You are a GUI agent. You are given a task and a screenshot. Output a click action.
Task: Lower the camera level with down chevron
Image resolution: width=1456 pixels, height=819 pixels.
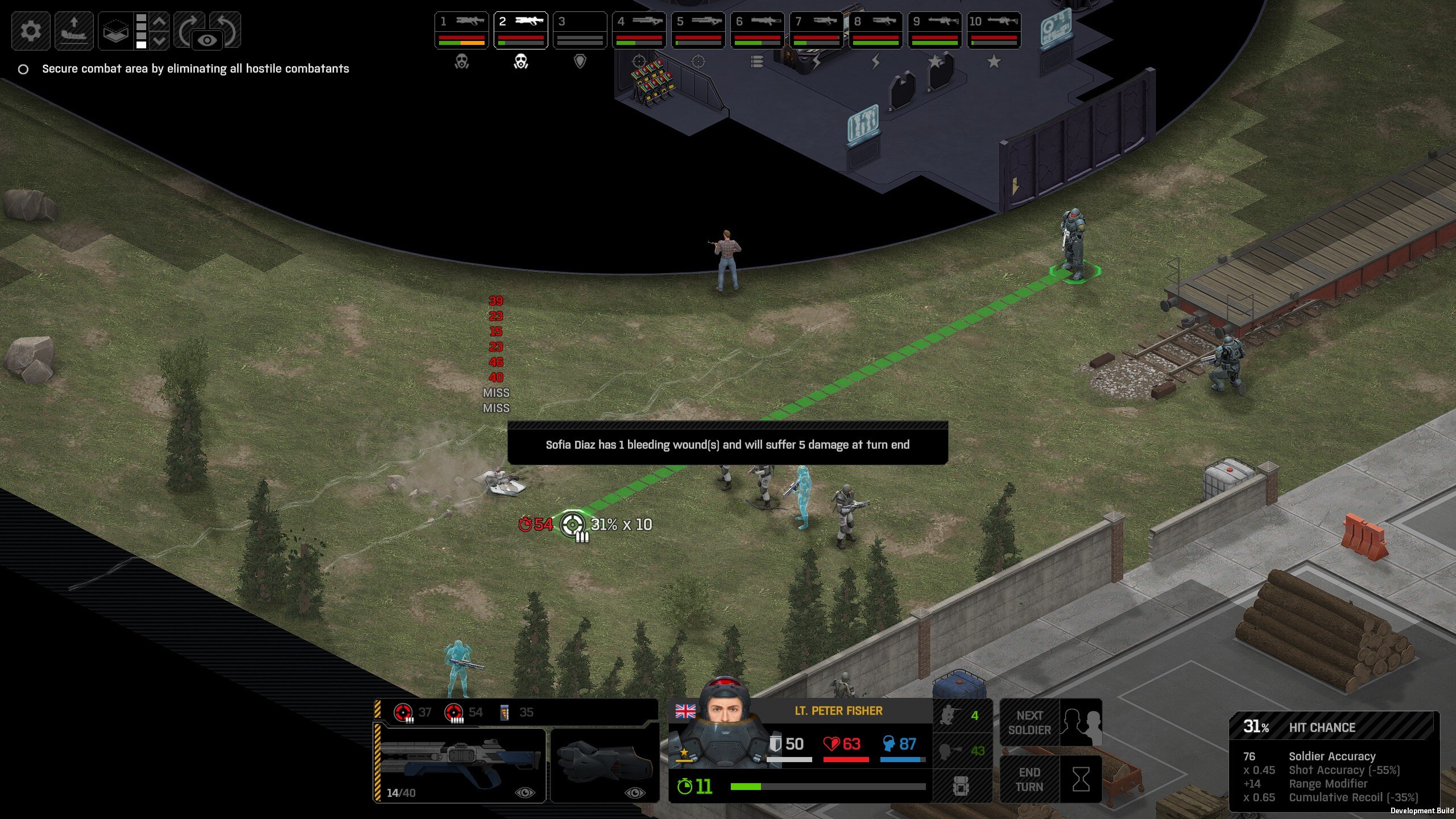160,40
